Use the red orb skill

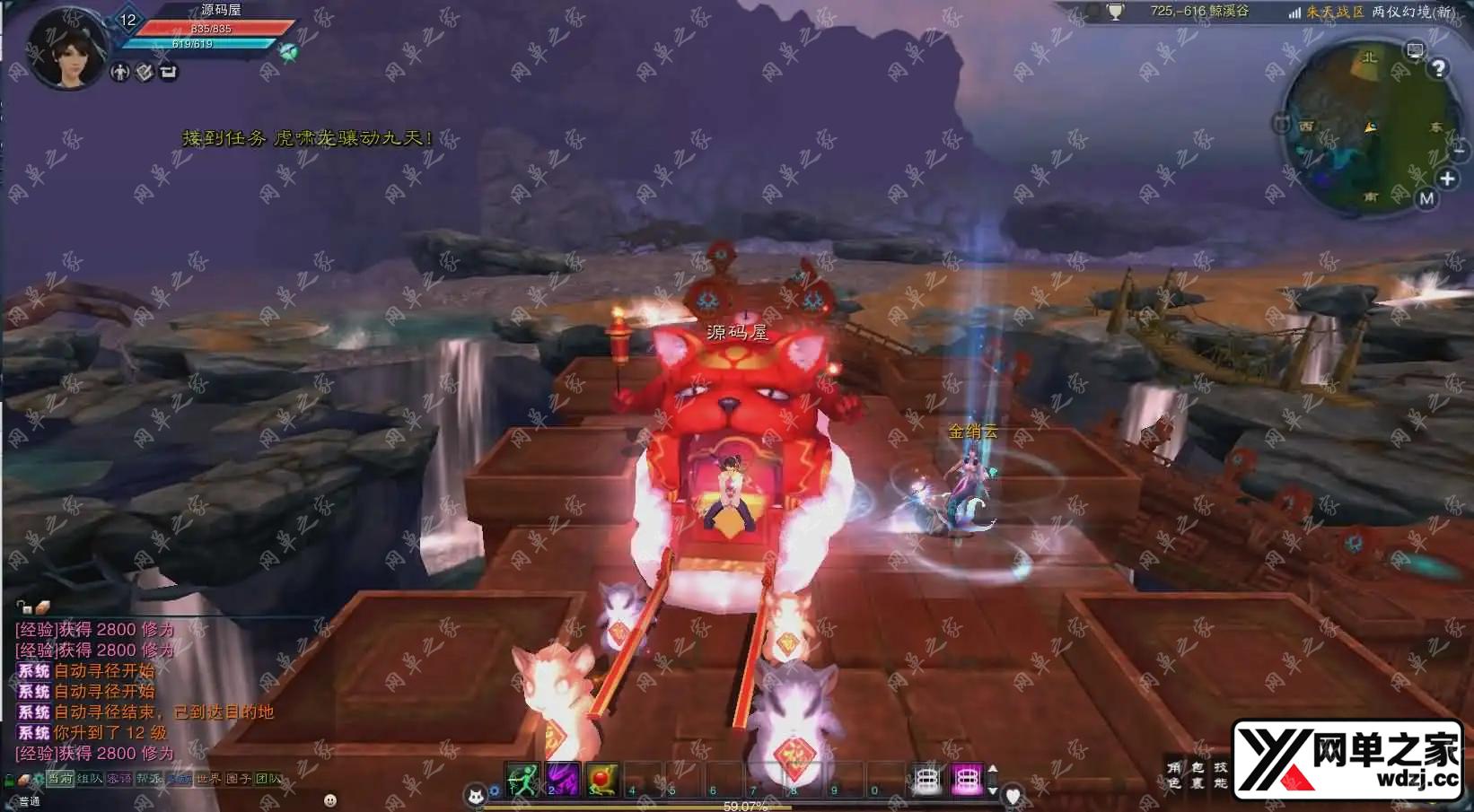click(x=602, y=780)
